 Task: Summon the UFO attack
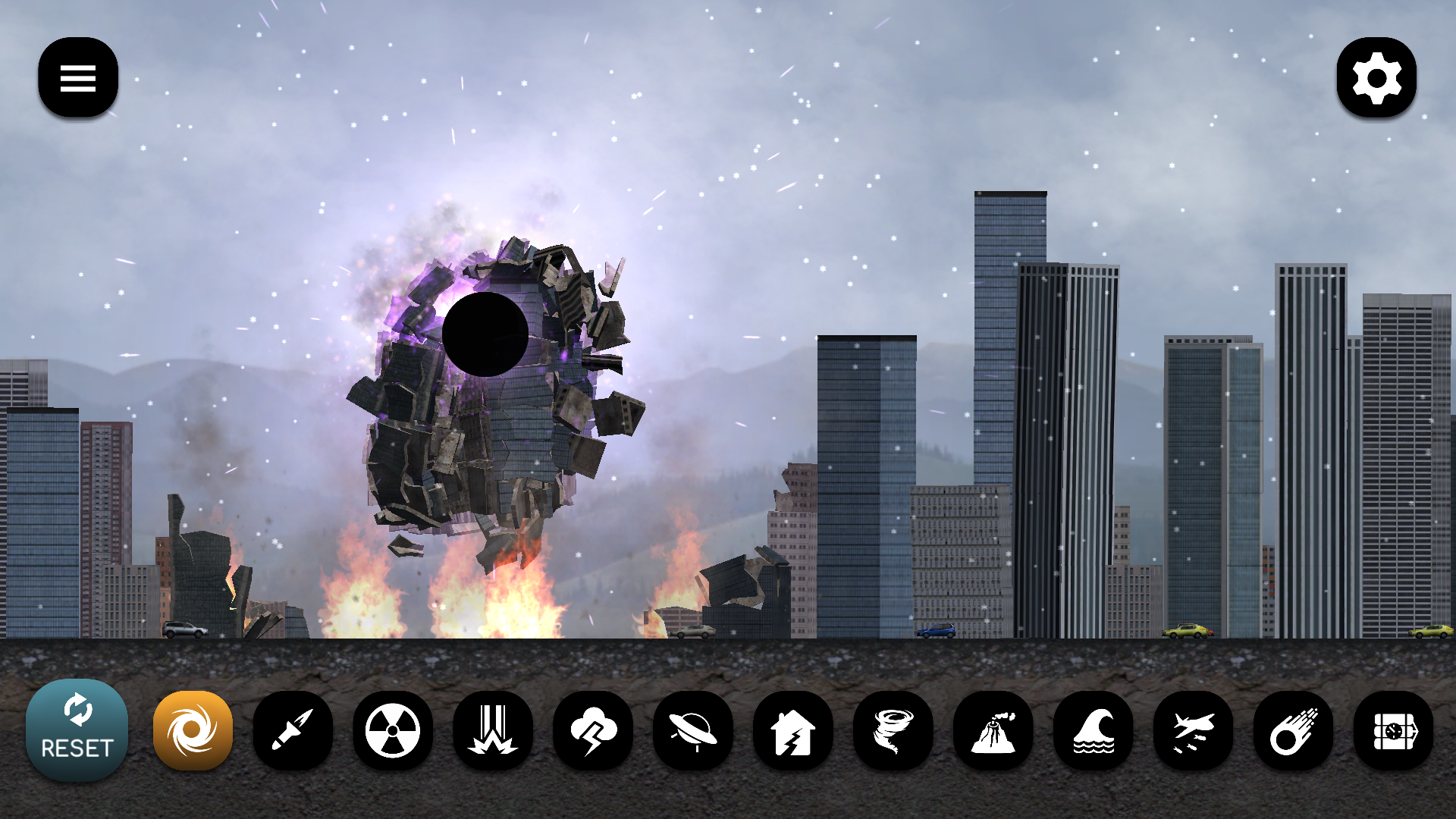(694, 730)
